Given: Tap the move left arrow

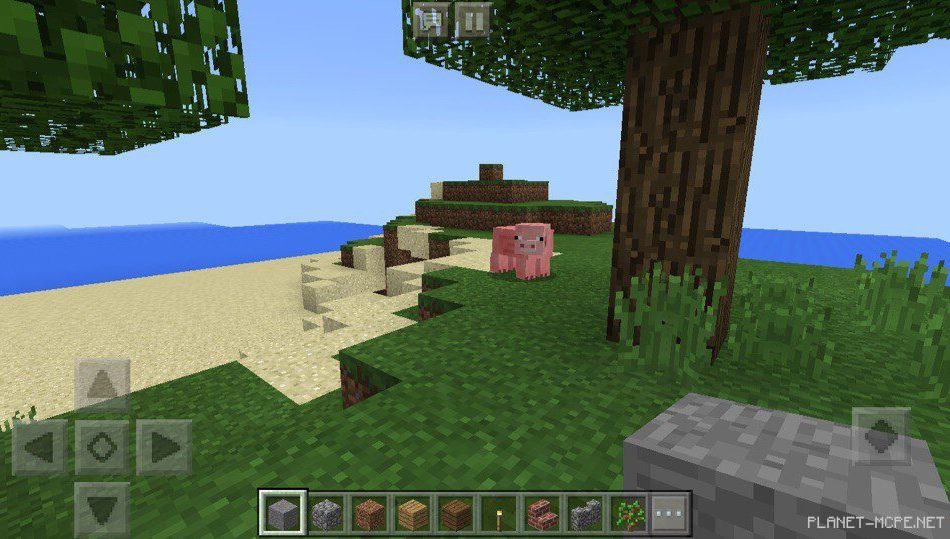Looking at the screenshot, I should (41, 446).
